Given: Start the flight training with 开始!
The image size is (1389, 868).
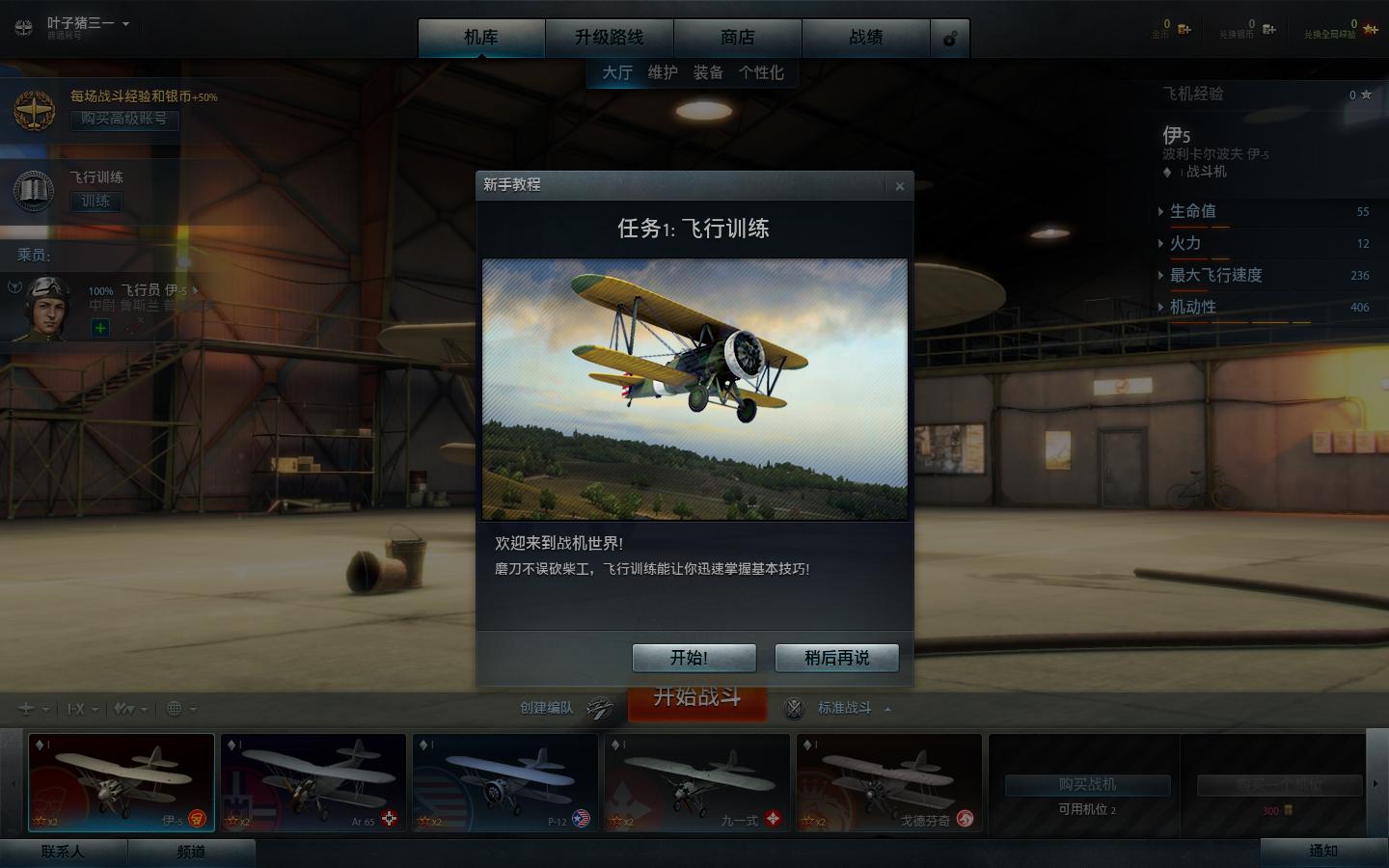Looking at the screenshot, I should [694, 658].
